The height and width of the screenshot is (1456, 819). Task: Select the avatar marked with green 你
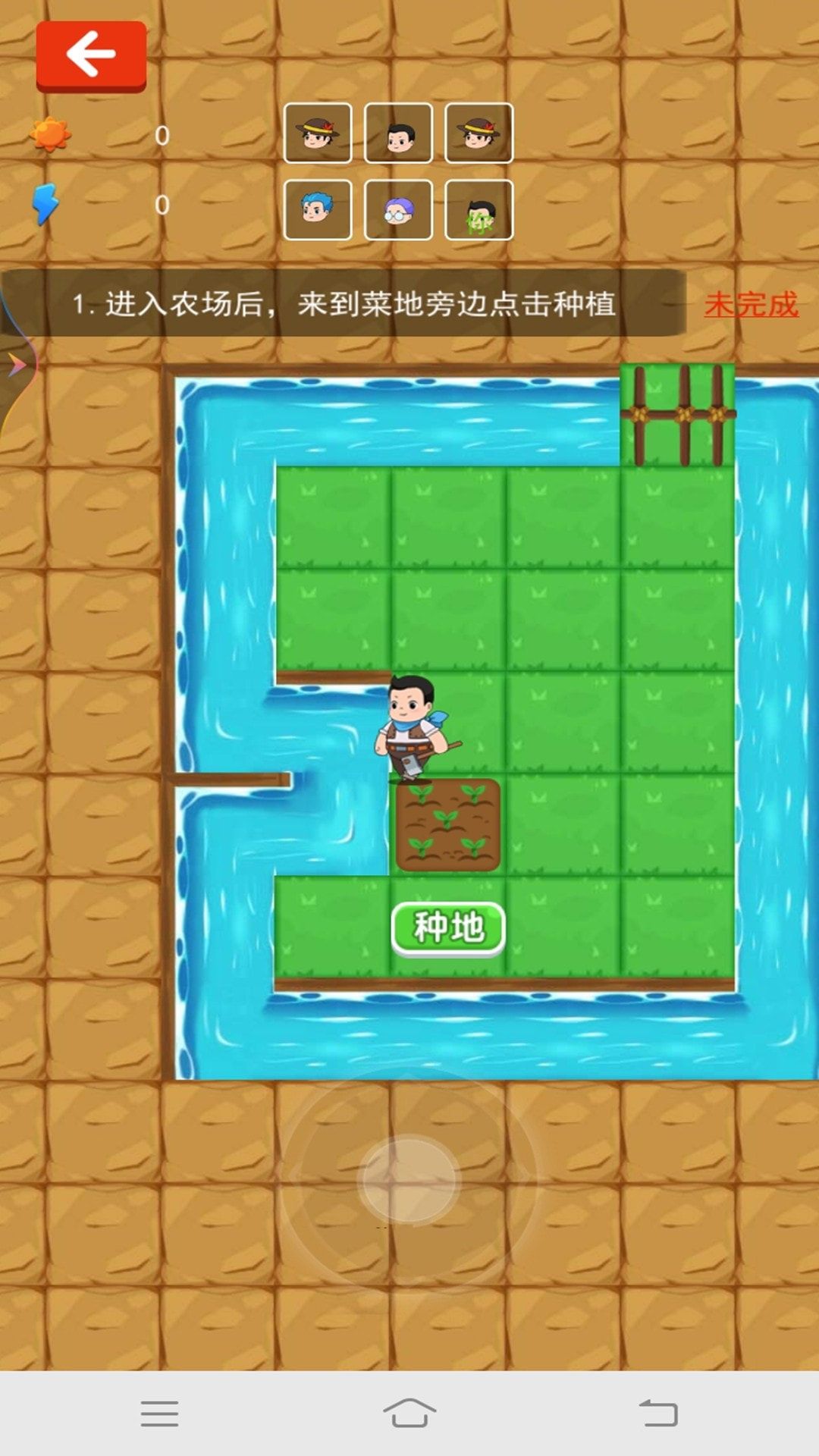479,210
